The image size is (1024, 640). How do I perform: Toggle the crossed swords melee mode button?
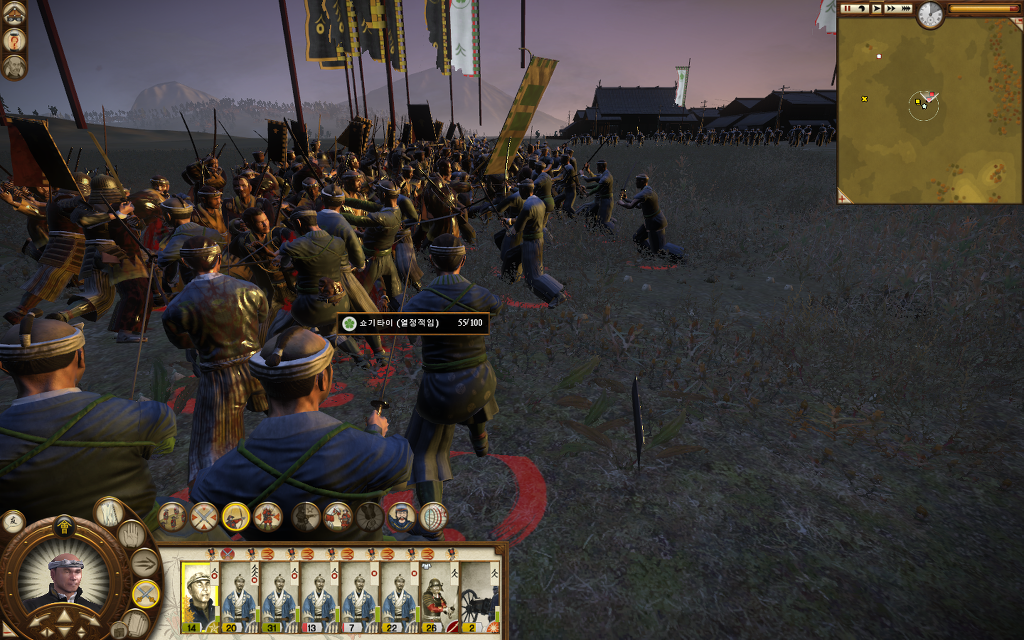tap(146, 594)
